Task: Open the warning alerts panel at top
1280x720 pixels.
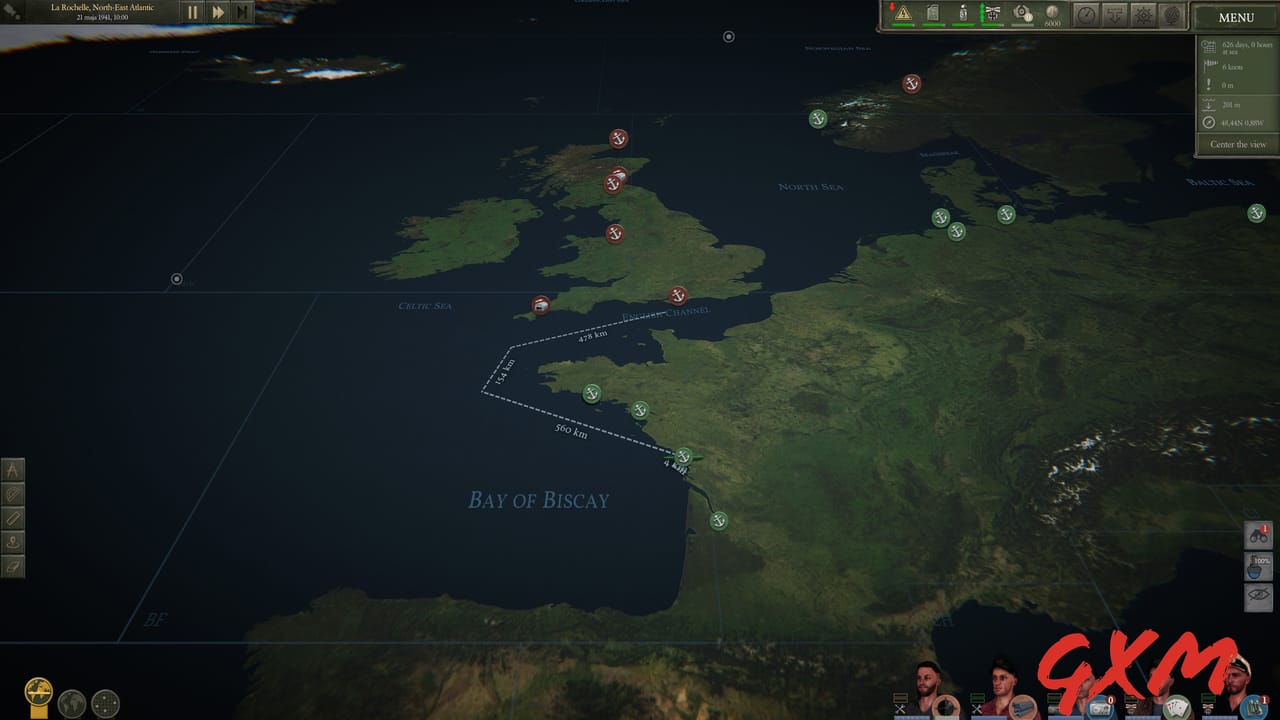Action: [x=903, y=14]
